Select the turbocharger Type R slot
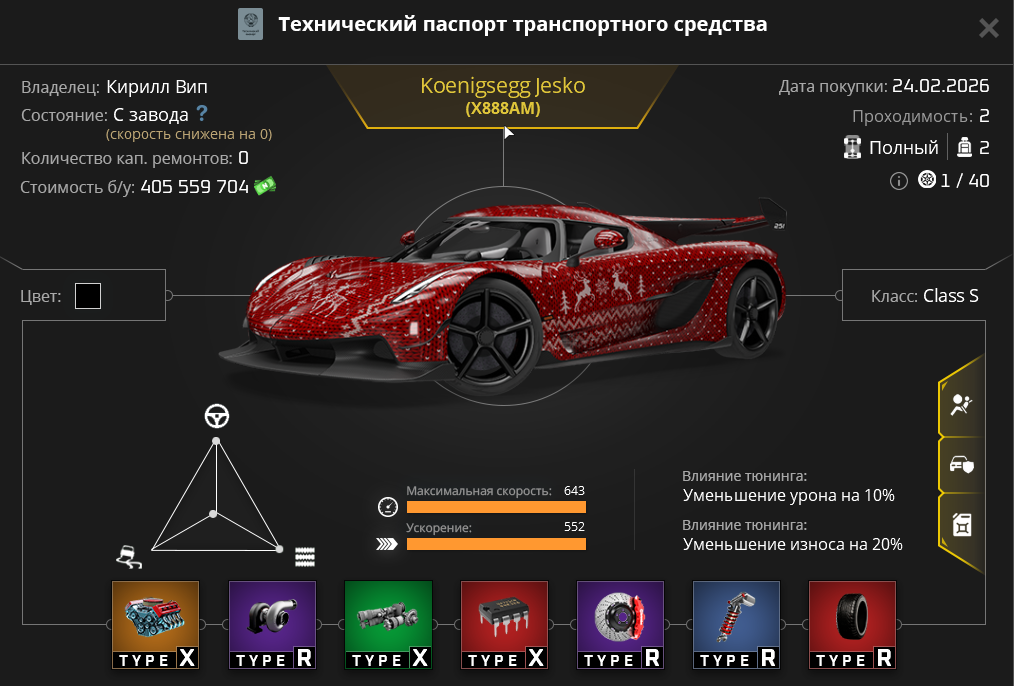This screenshot has width=1014, height=686. pyautogui.click(x=272, y=625)
